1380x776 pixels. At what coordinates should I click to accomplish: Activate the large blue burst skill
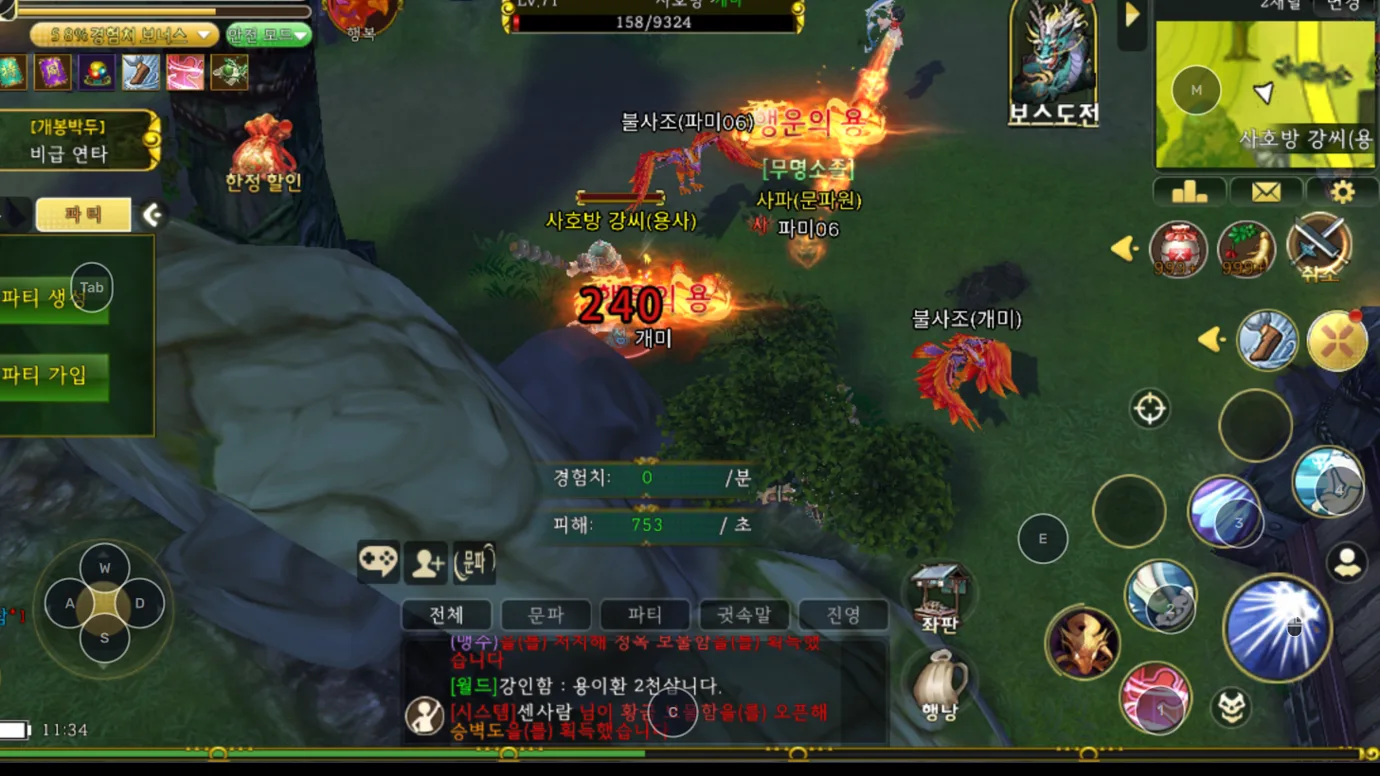point(1278,625)
